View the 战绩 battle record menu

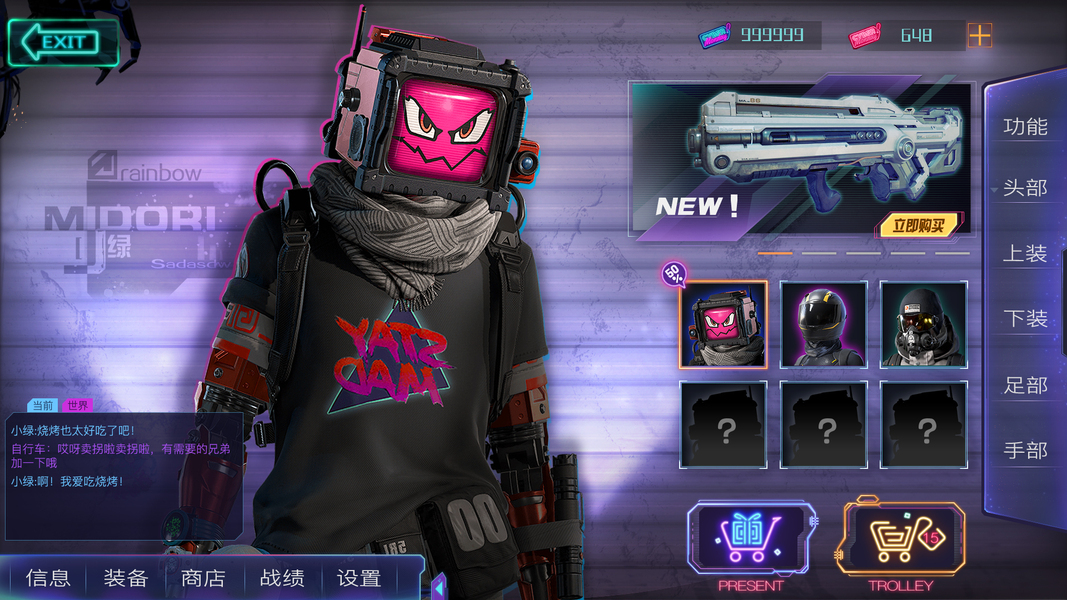[x=281, y=578]
